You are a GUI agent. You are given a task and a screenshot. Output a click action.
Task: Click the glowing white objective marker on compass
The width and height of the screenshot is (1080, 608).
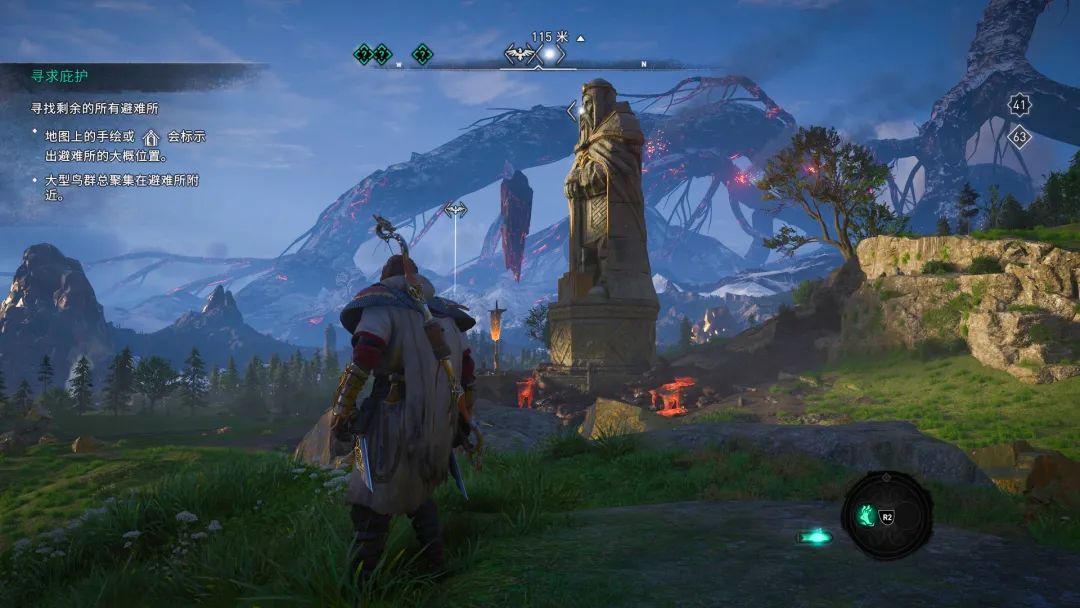click(549, 54)
